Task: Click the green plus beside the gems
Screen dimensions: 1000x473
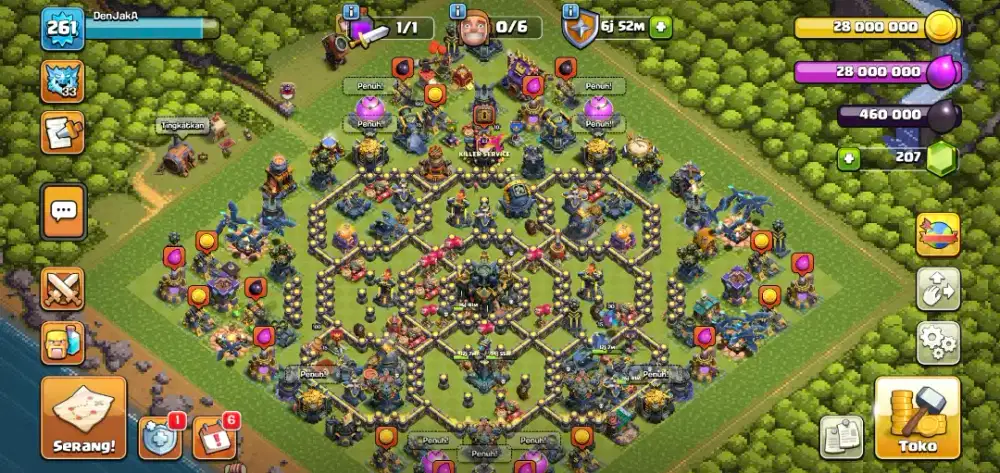Action: 848,158
